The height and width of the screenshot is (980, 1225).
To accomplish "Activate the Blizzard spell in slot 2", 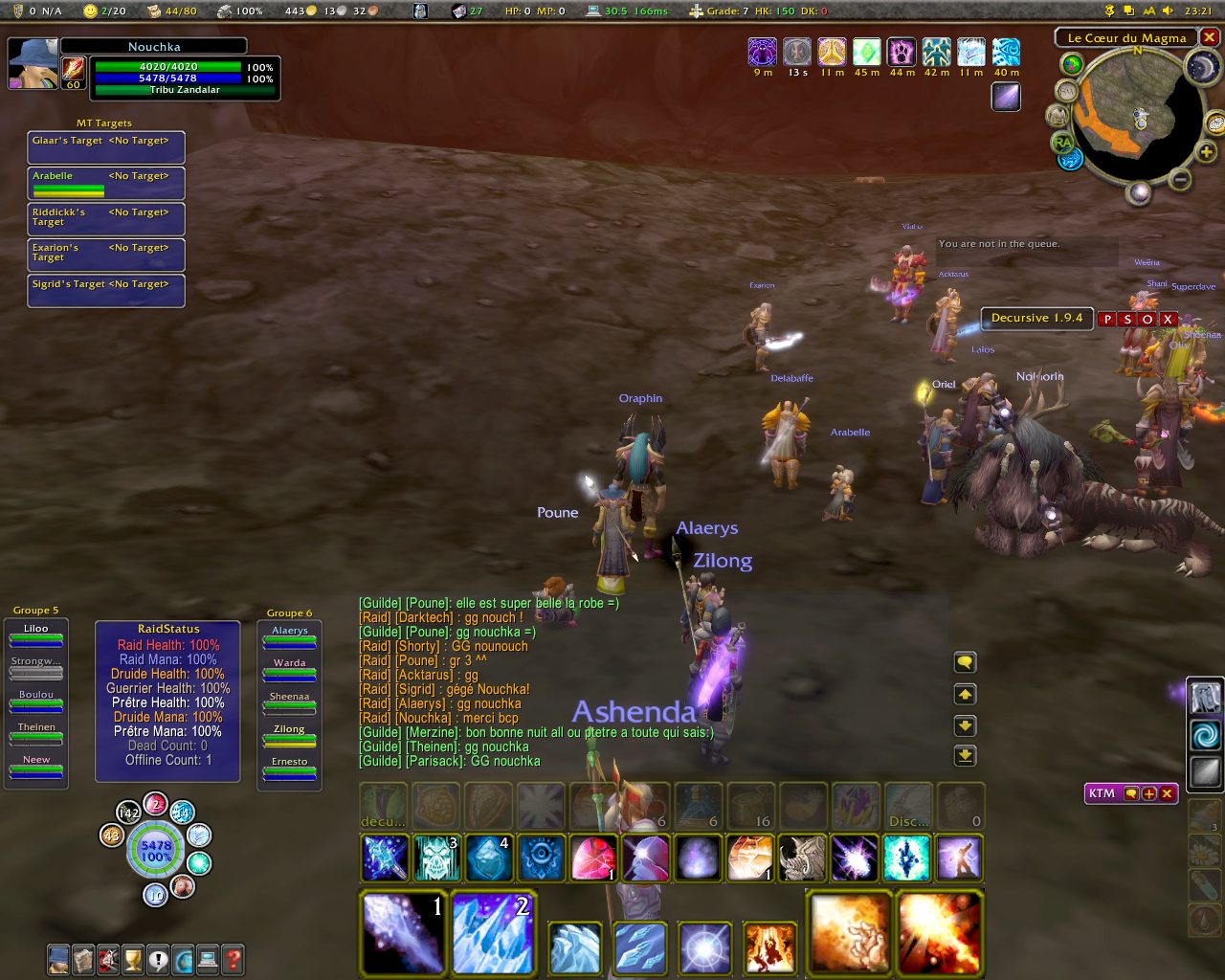I will point(493,932).
